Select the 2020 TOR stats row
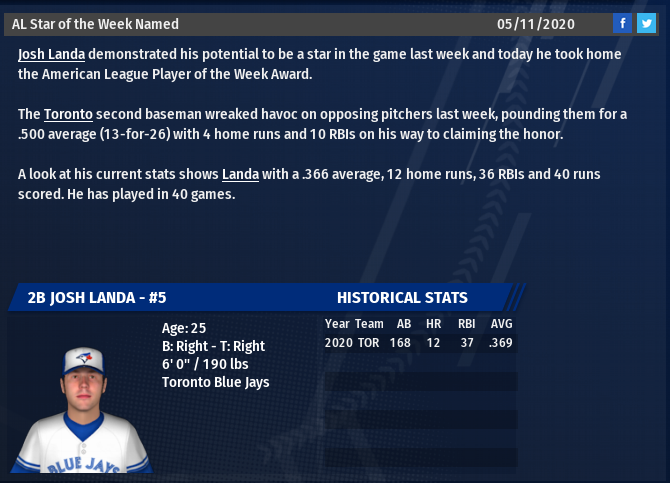This screenshot has width=670, height=483. [418, 343]
